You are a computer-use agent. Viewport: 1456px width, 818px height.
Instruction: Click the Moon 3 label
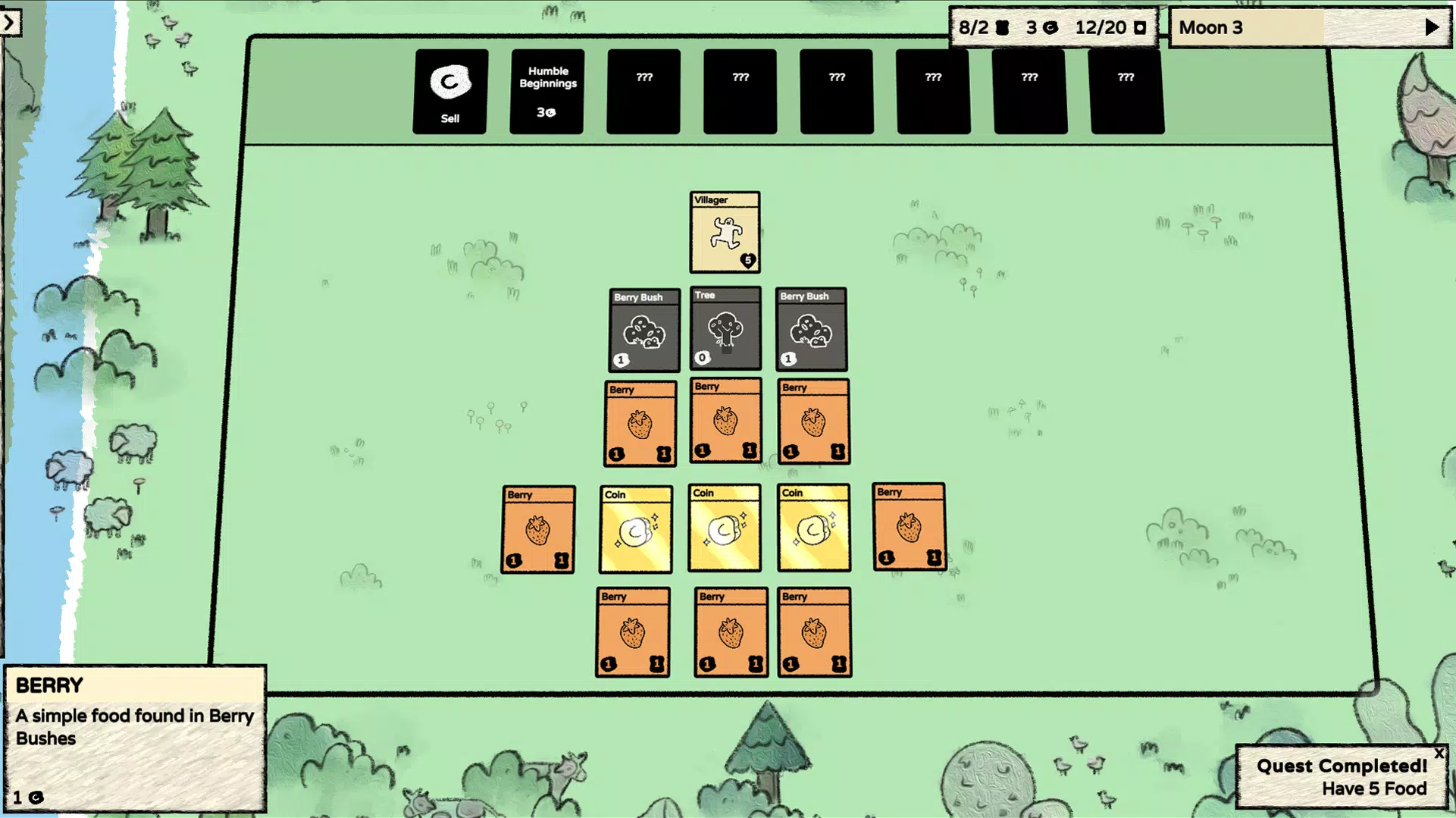(x=1210, y=27)
